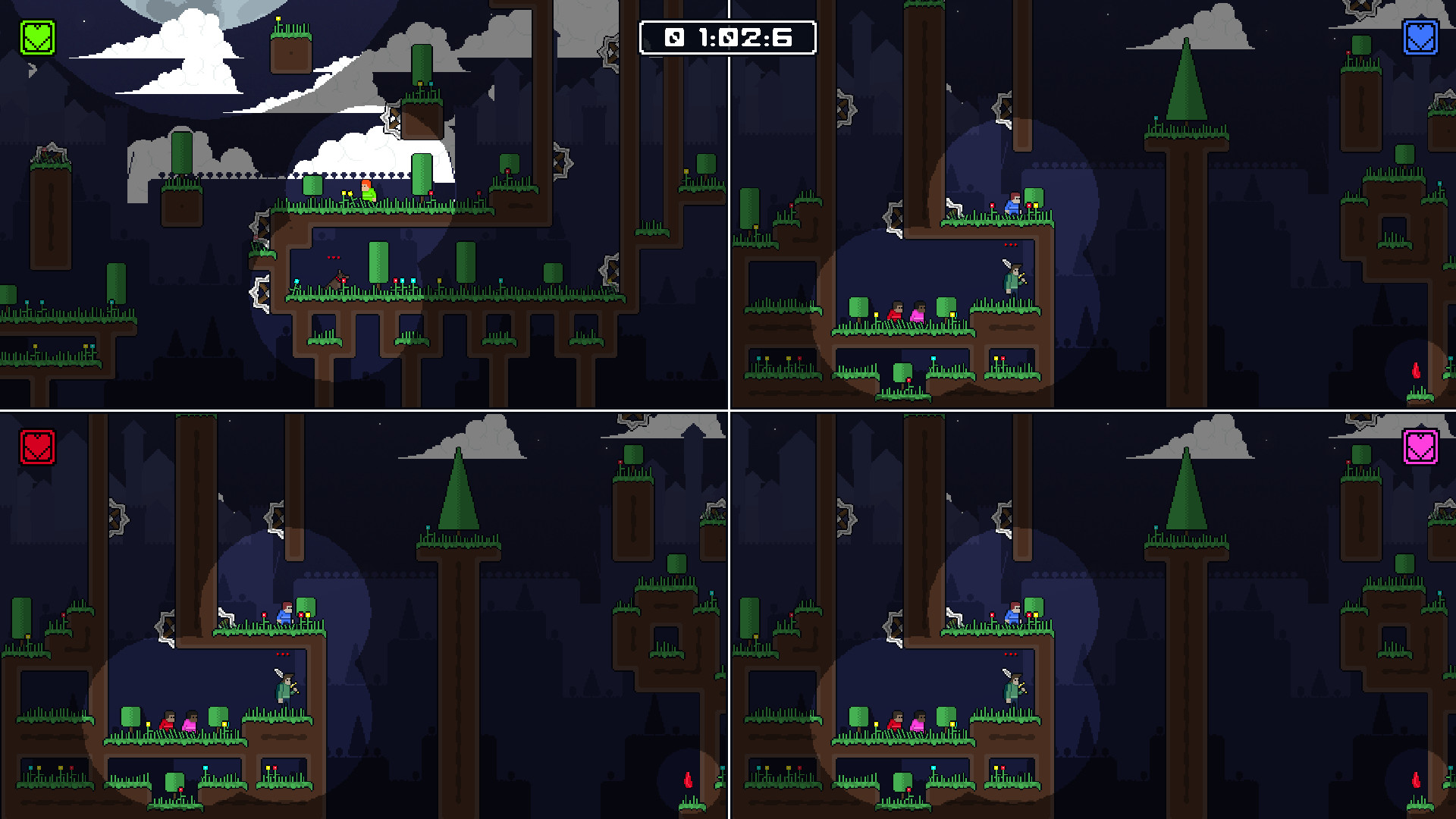Click the three red health dots above the knight

click(x=1010, y=244)
